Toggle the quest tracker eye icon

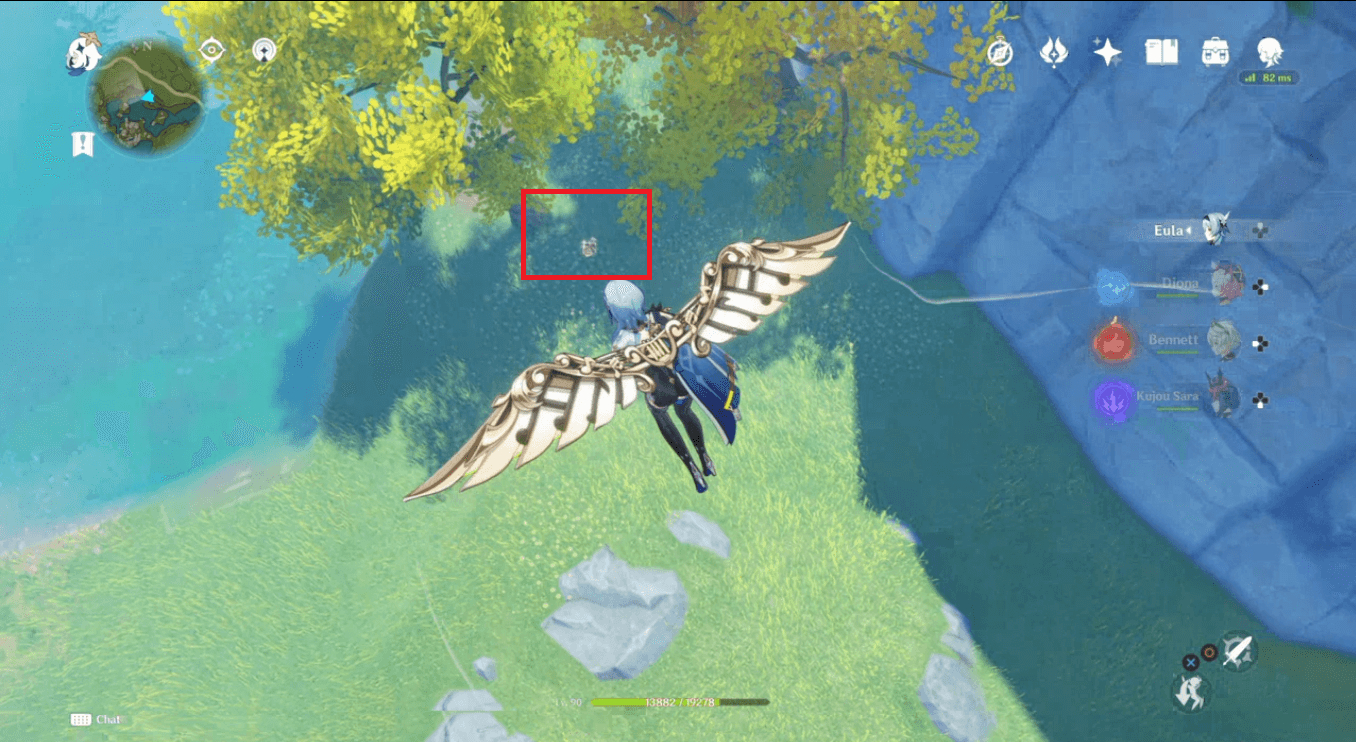210,50
